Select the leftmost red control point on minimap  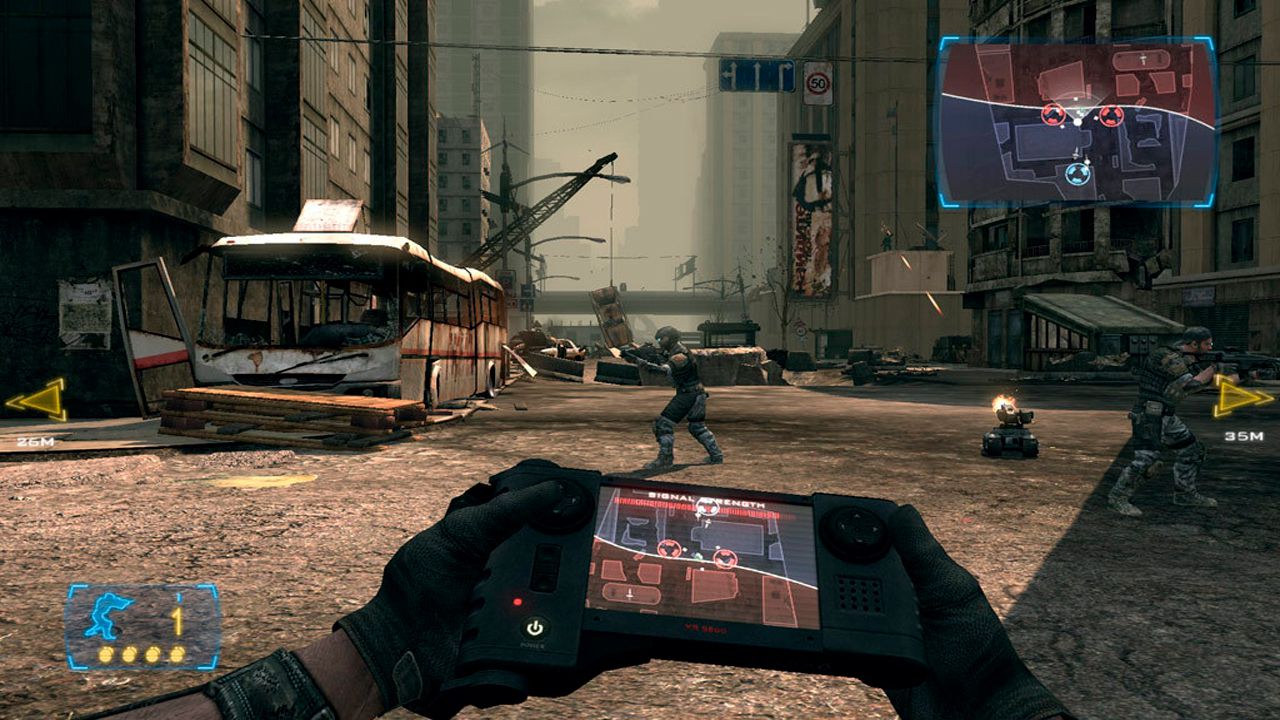coord(1054,116)
